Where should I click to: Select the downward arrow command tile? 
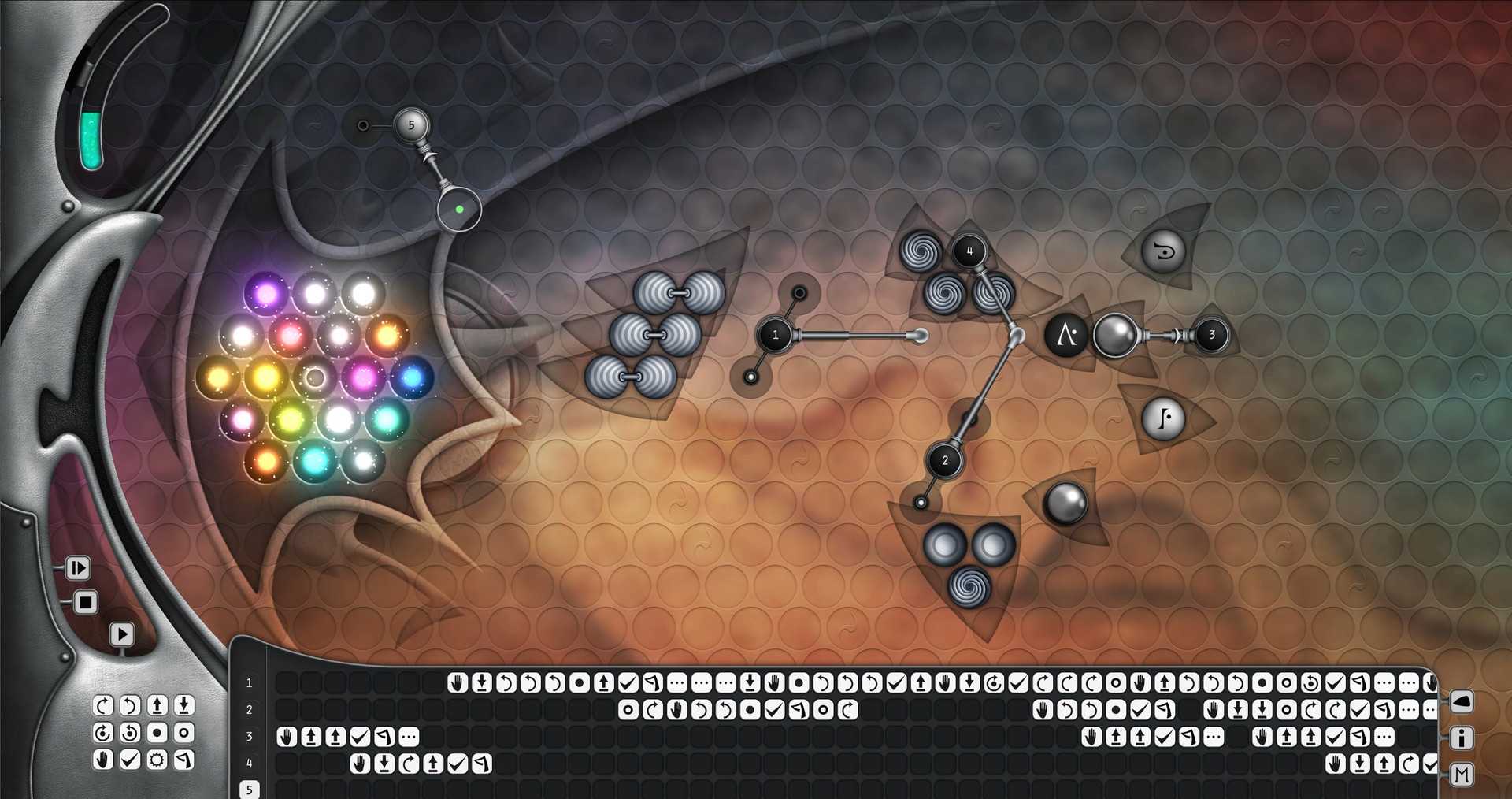pos(183,706)
